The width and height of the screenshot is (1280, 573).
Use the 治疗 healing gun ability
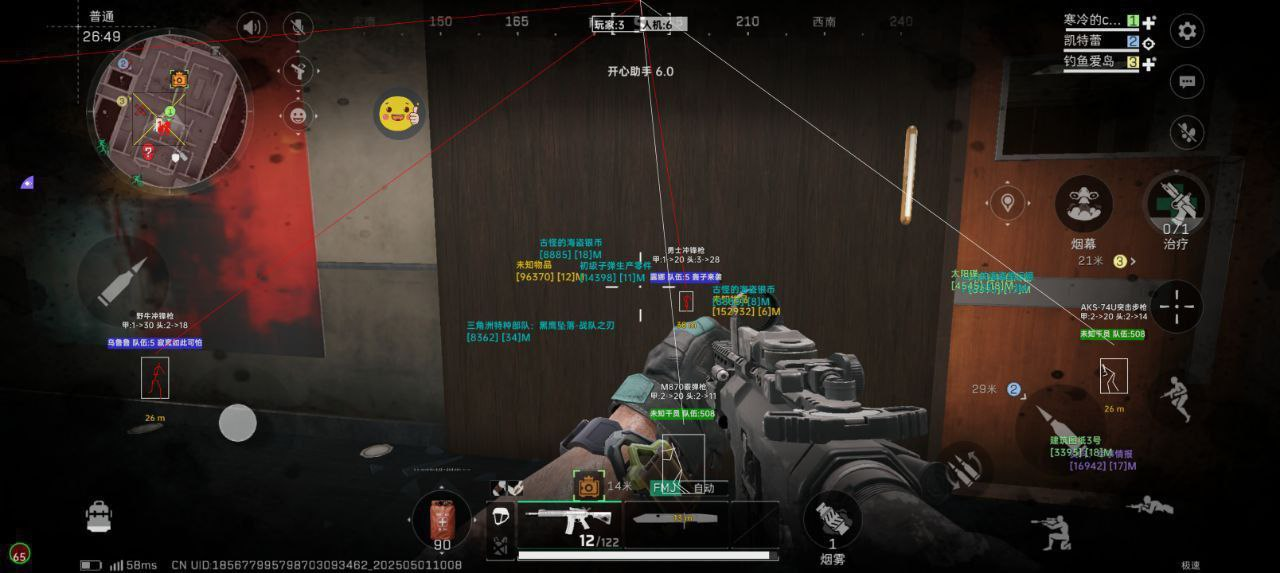tap(1175, 203)
